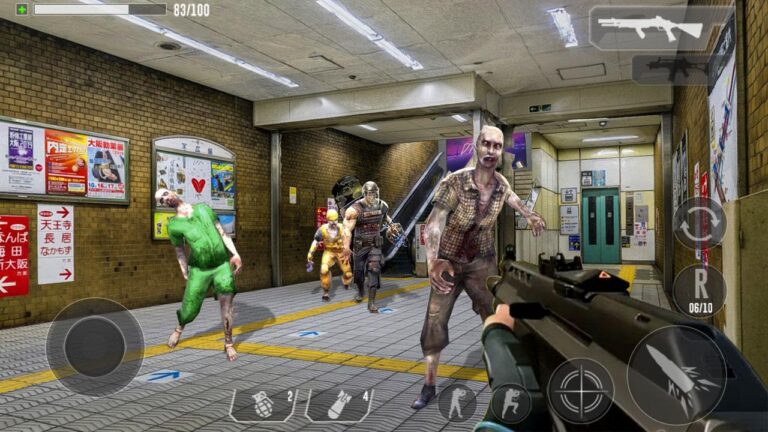Tap the weapon swap arrows button
768x432 pixels.
click(699, 223)
